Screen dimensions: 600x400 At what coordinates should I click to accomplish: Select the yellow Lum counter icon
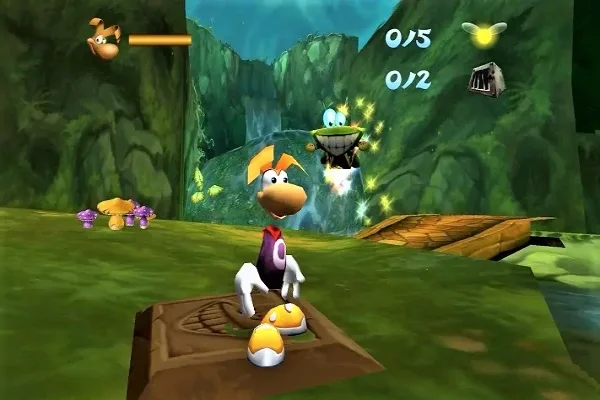[484, 35]
